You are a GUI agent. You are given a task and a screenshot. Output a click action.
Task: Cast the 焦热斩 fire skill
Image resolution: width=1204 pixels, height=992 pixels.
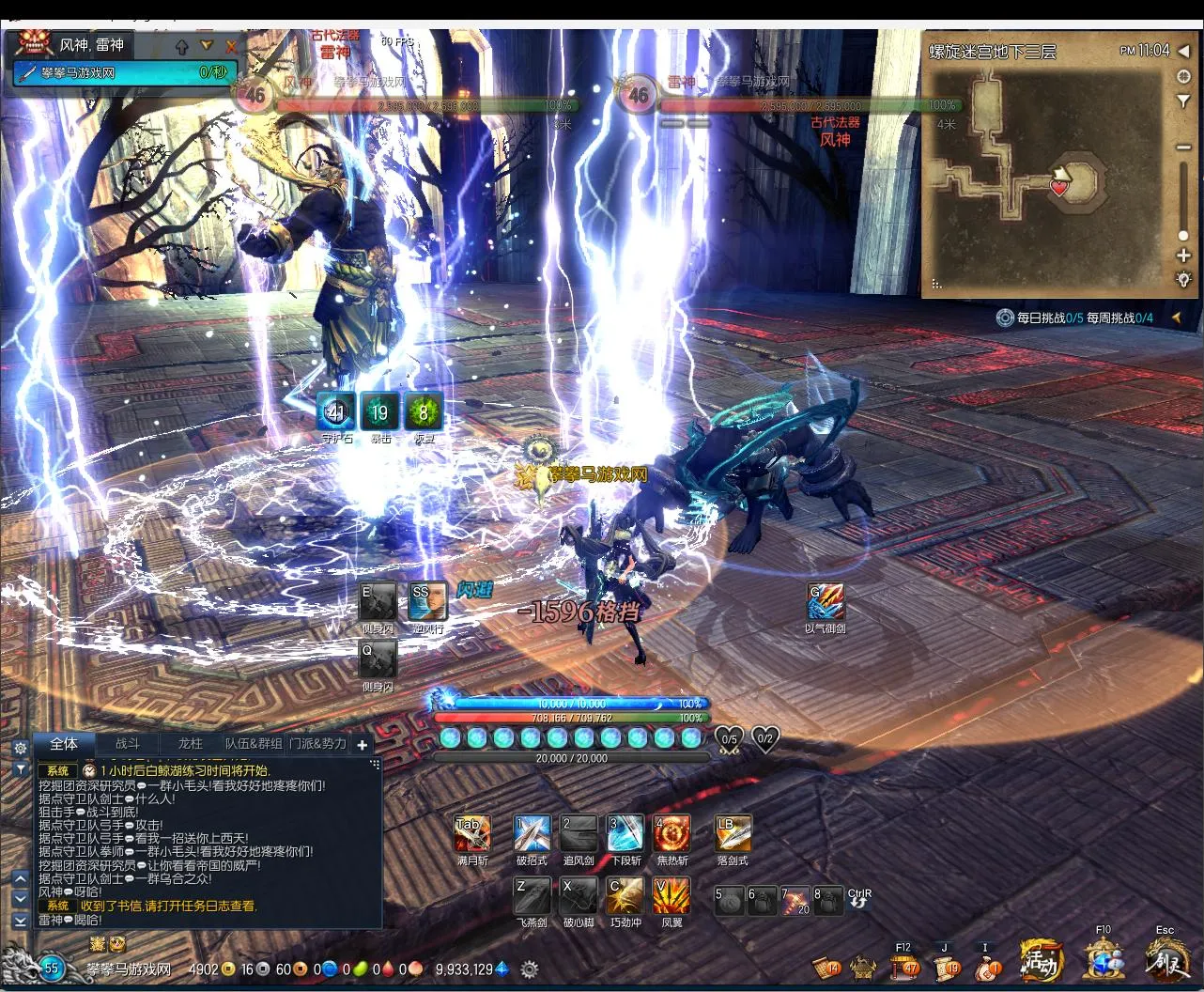[671, 833]
